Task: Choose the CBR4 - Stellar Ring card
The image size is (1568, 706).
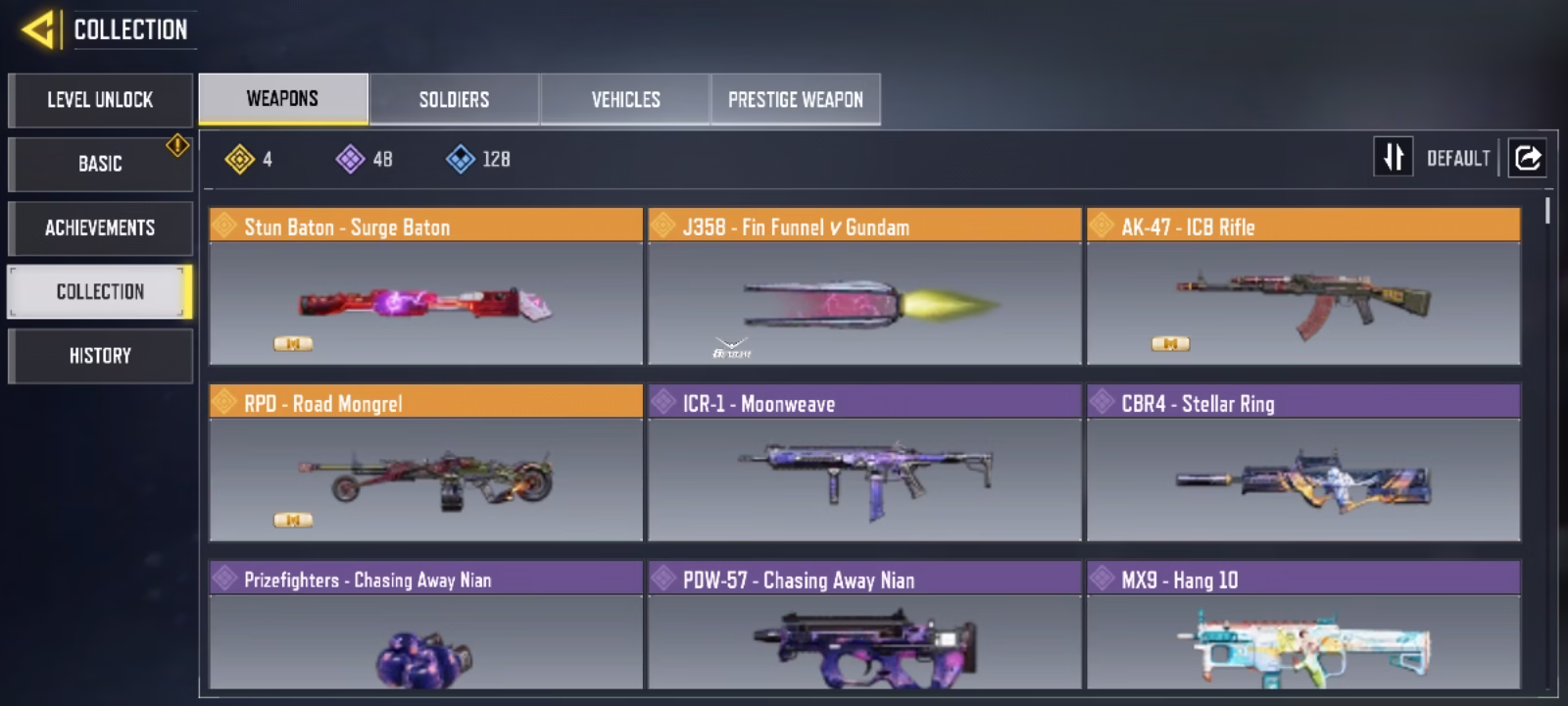Action: tap(1303, 463)
